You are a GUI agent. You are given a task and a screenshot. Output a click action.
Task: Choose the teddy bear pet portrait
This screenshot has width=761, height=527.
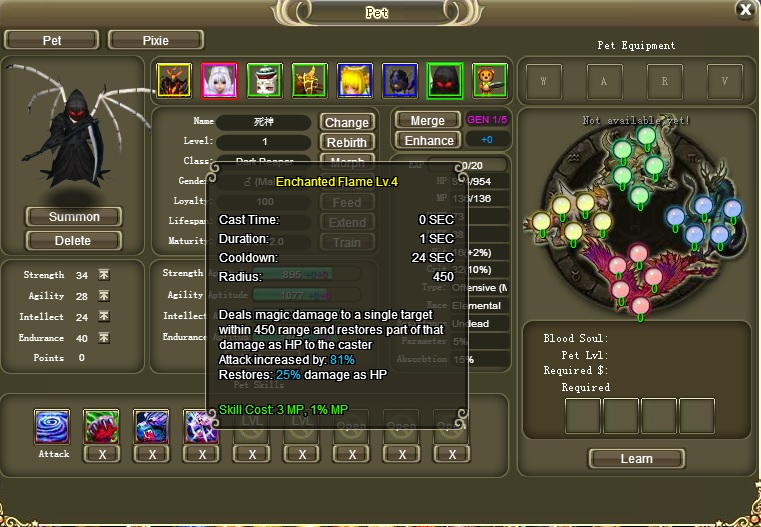489,80
